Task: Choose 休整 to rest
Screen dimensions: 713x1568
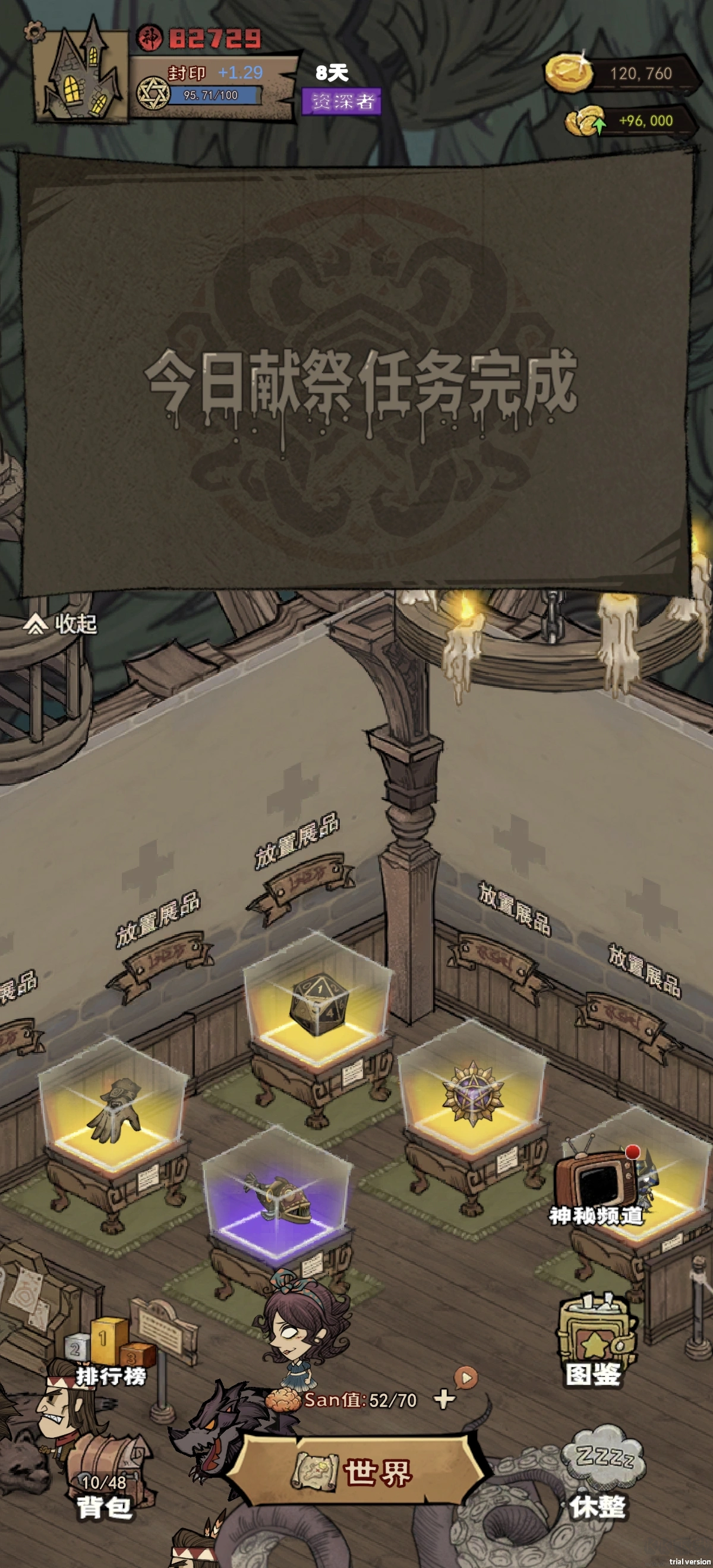Action: pos(600,1479)
